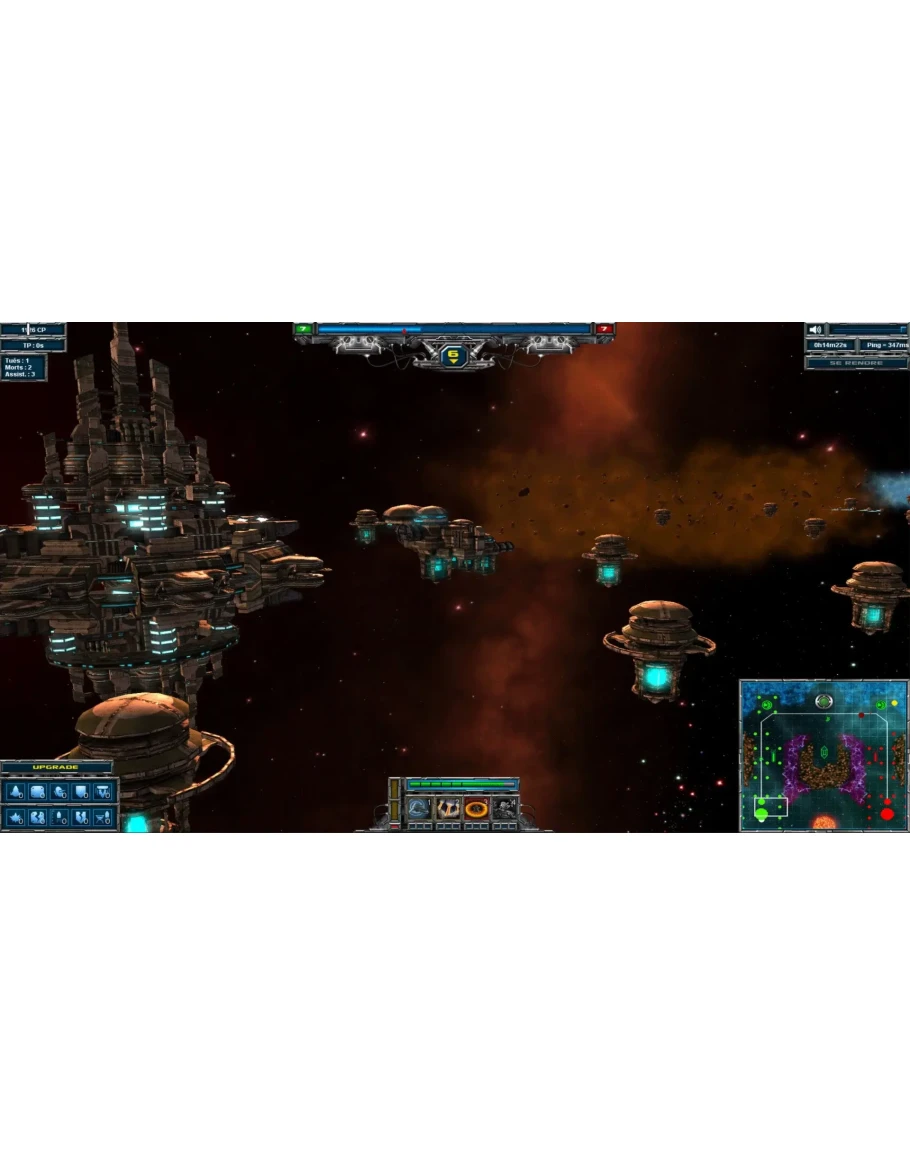Adjust the volume slider
Screen dimensions: 910x1155
coord(868,330)
